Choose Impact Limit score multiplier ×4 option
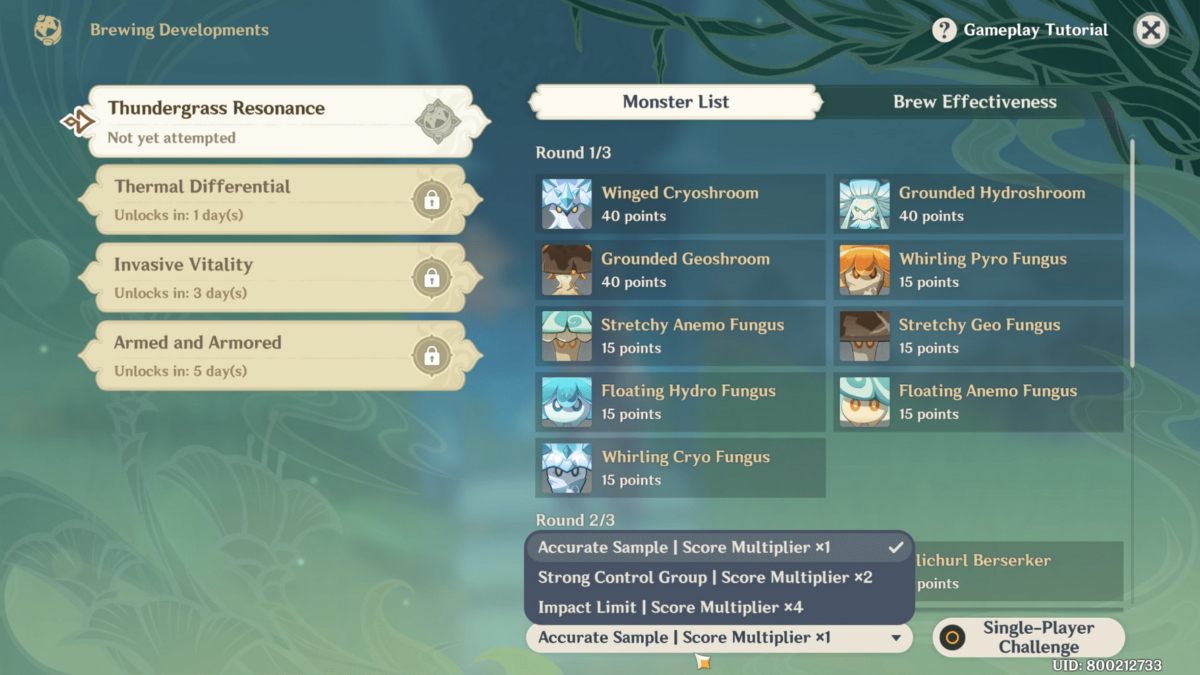This screenshot has width=1200, height=675. click(x=719, y=607)
